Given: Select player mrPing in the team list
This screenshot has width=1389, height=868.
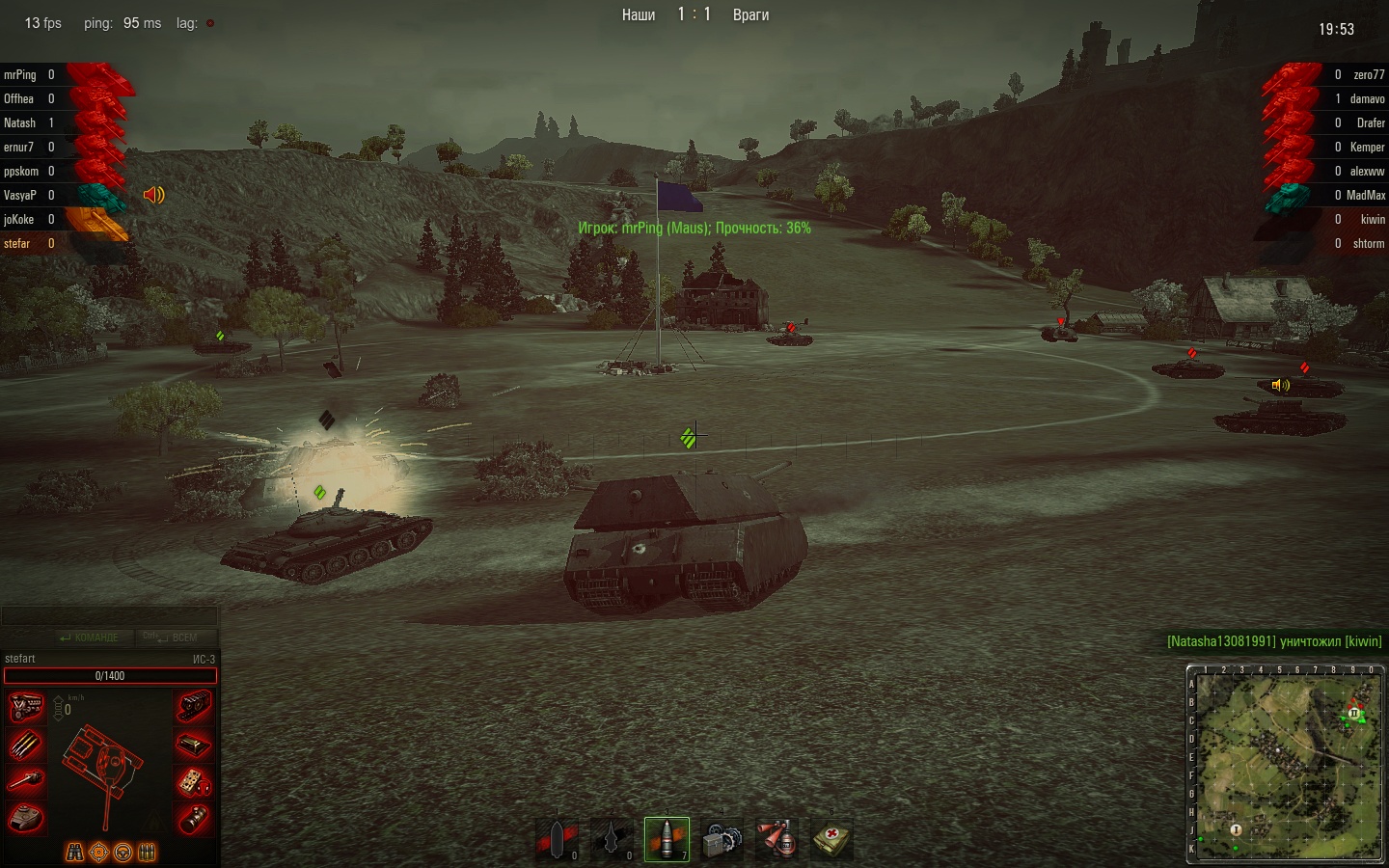Looking at the screenshot, I should tap(20, 74).
